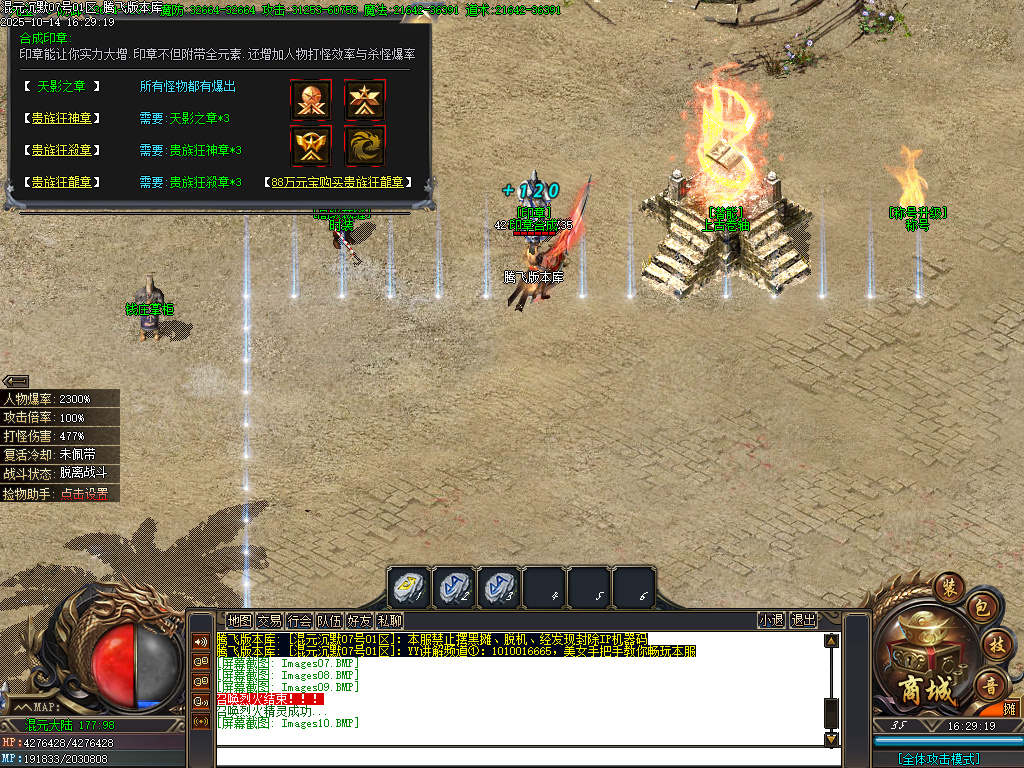Open the 地图 map button
1024x768 pixels.
click(x=239, y=620)
